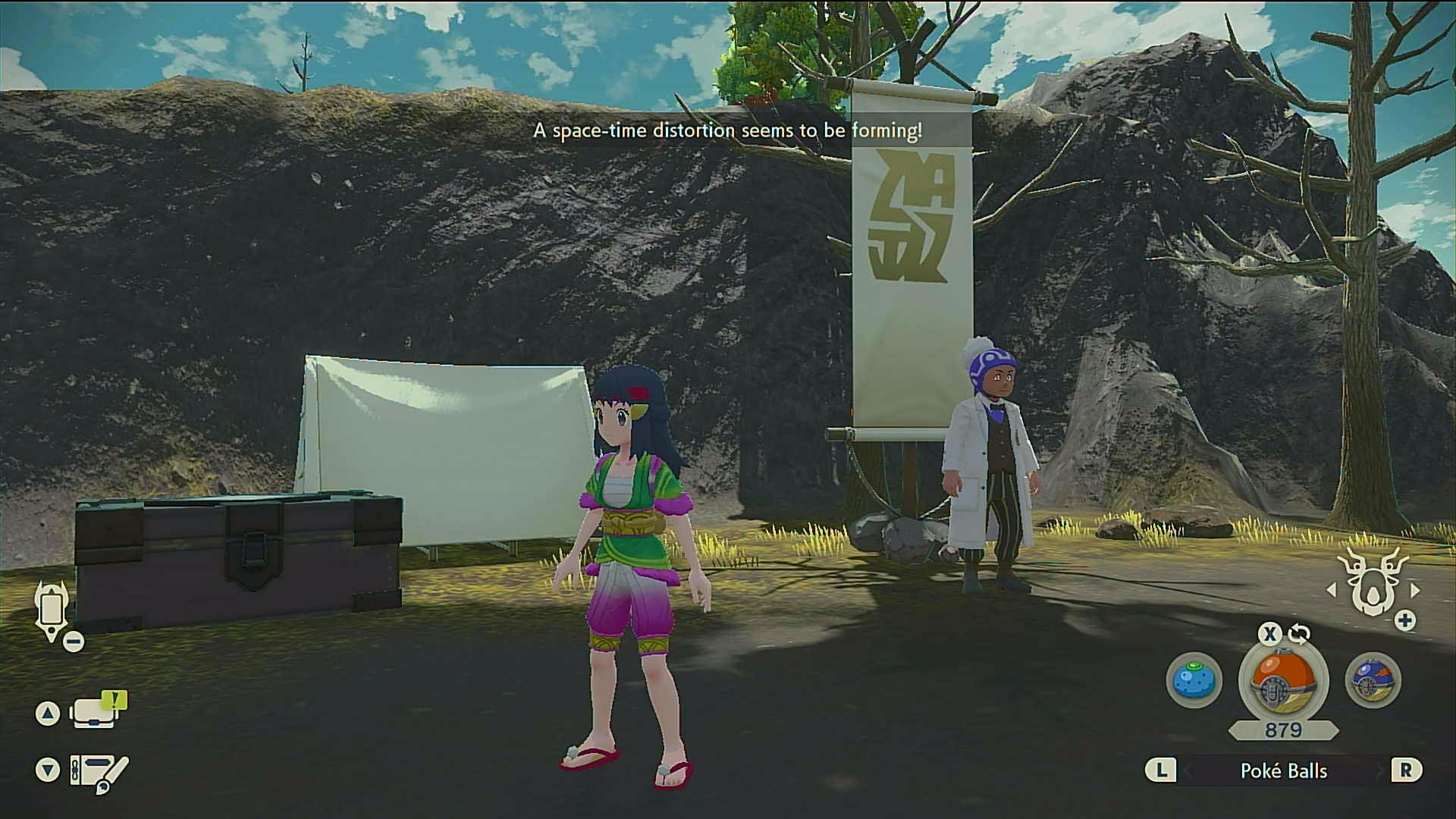Click the Poké Balls category label
Image resolution: width=1456 pixels, height=819 pixels.
coord(1283,771)
